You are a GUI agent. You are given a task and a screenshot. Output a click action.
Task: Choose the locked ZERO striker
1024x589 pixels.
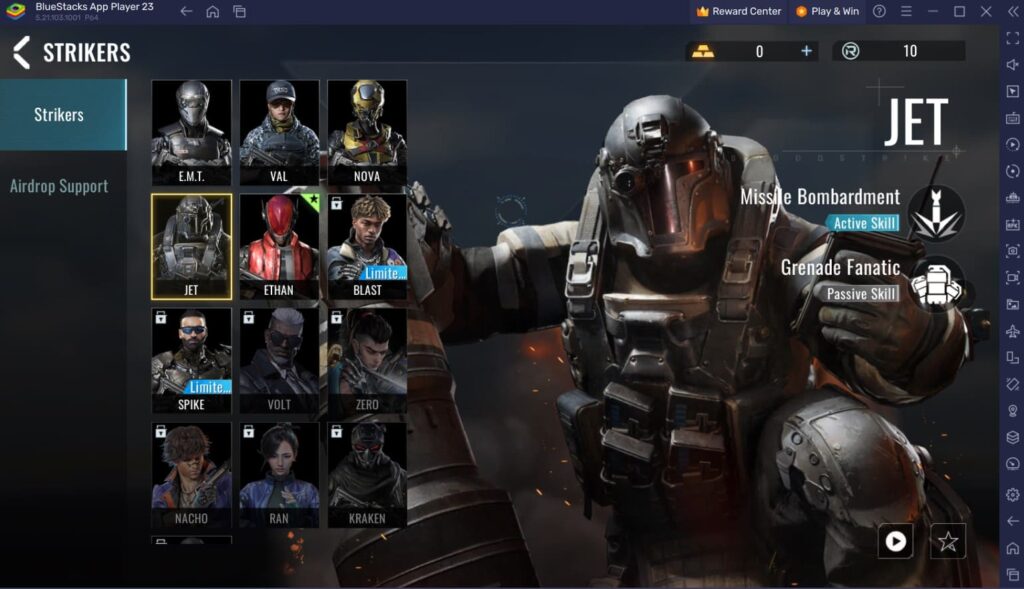tap(367, 360)
